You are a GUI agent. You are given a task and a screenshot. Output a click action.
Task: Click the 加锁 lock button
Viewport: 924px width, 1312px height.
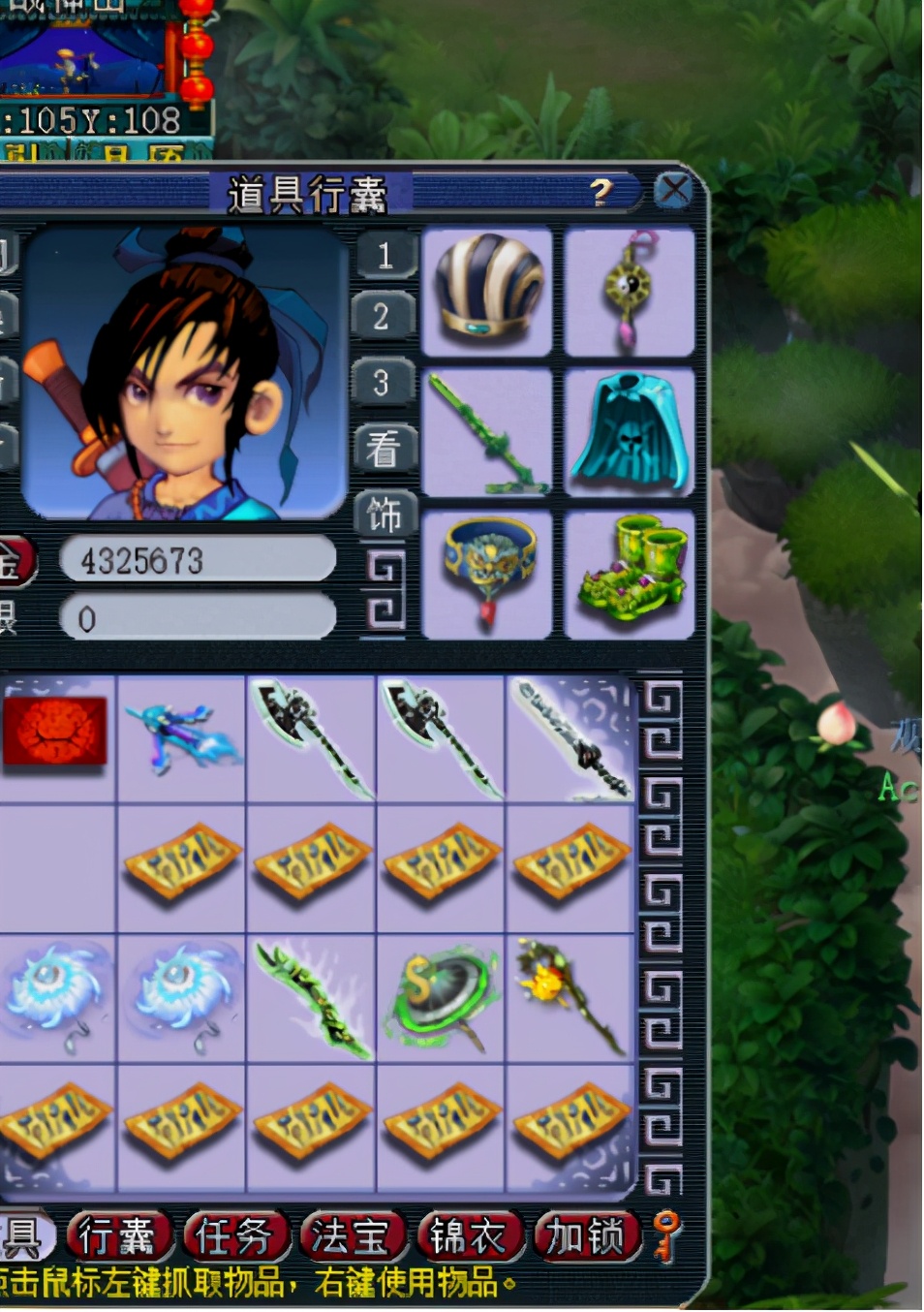pyautogui.click(x=586, y=1237)
